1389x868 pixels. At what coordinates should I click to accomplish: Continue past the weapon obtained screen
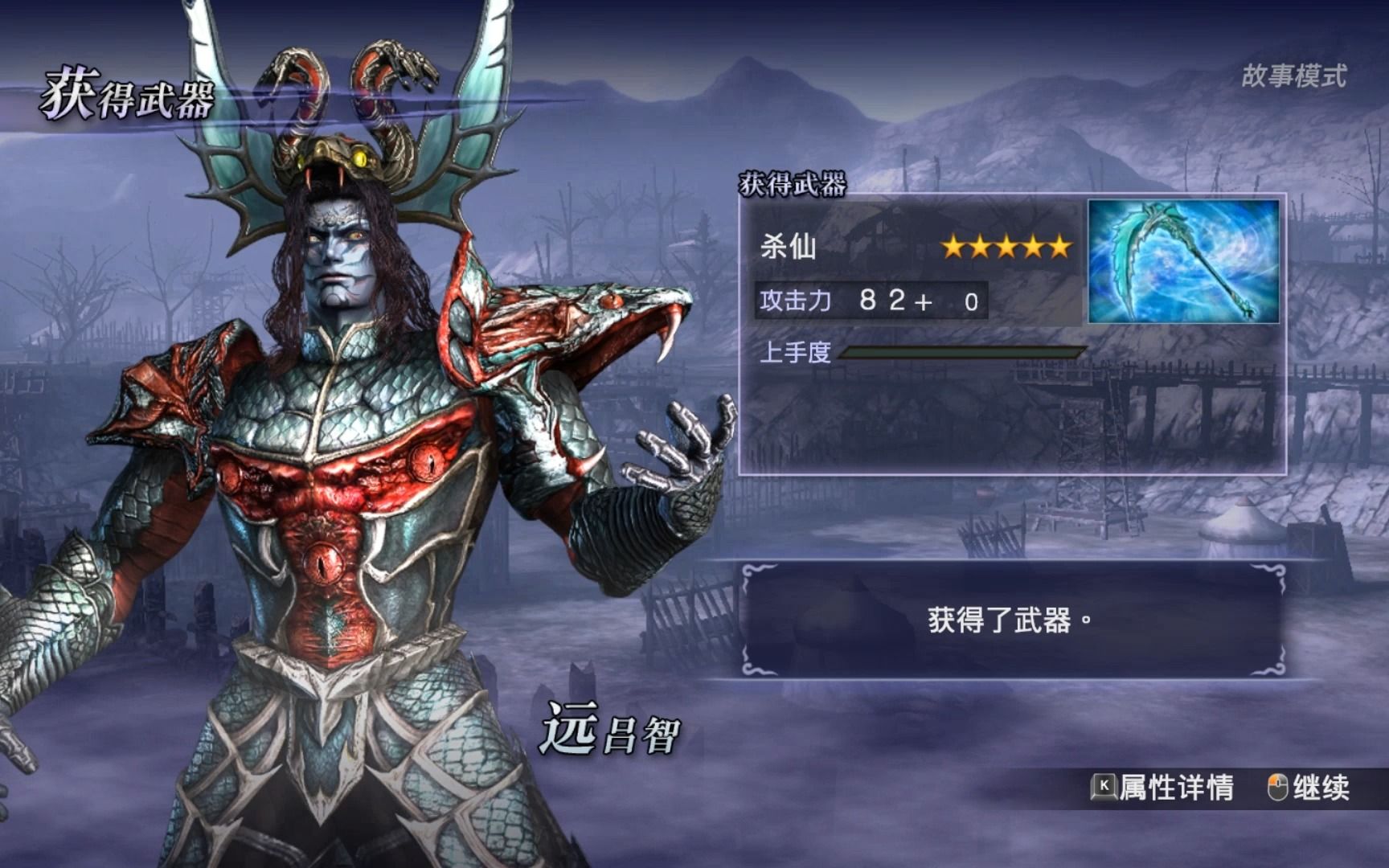pos(1309,788)
